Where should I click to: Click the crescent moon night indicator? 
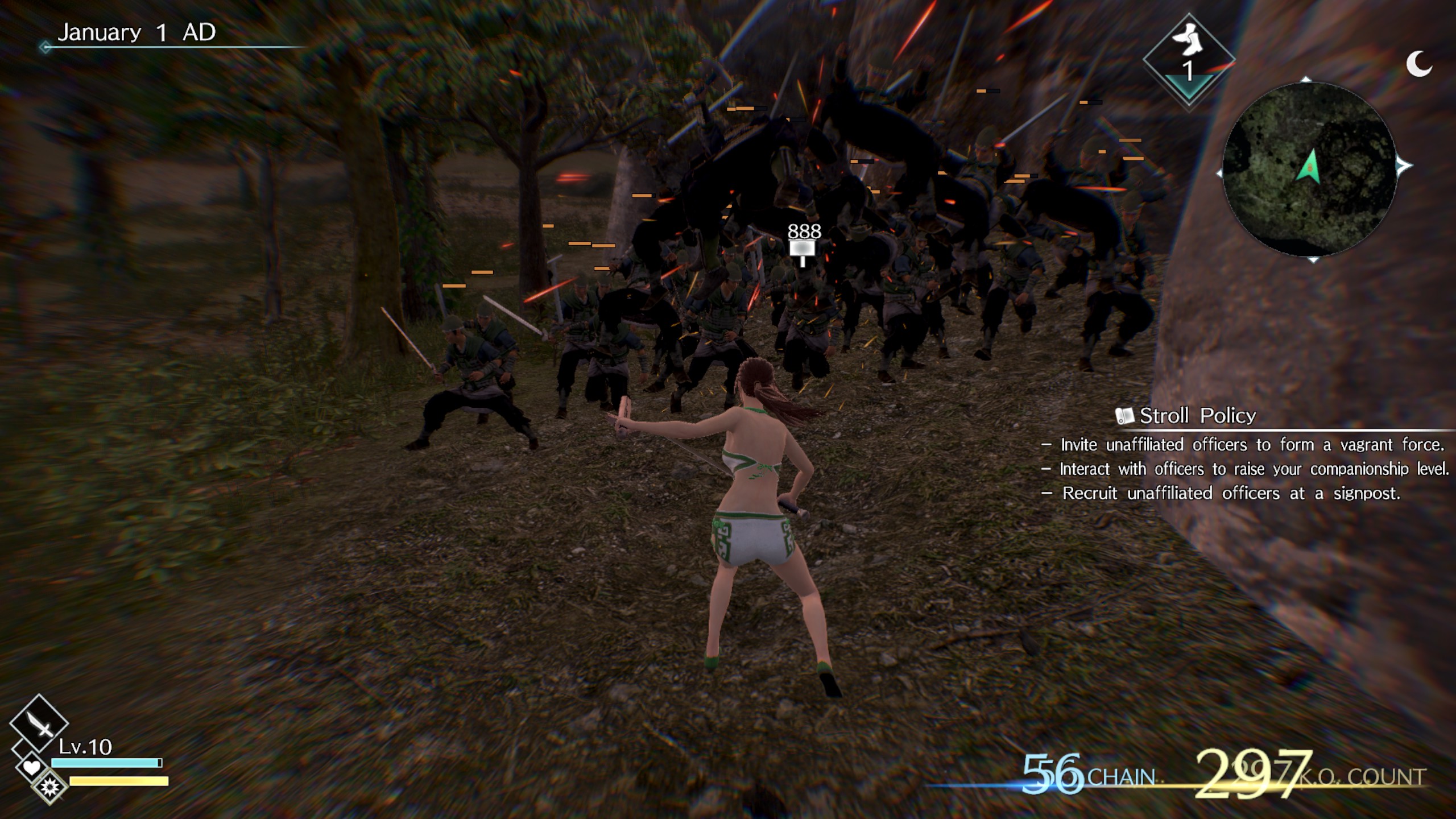[1418, 63]
